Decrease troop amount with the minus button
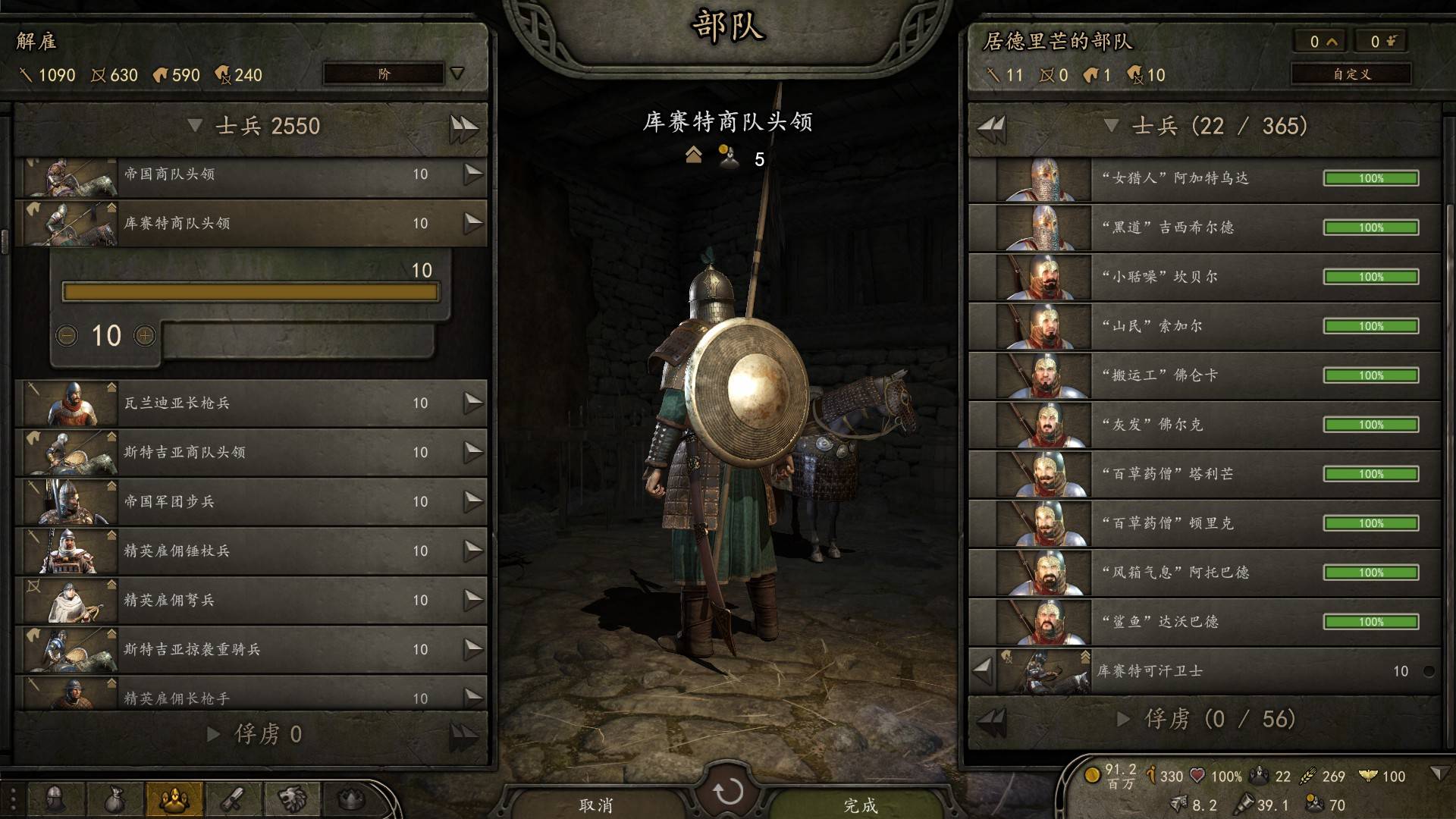Screen dimensions: 1456x819 coord(67,335)
